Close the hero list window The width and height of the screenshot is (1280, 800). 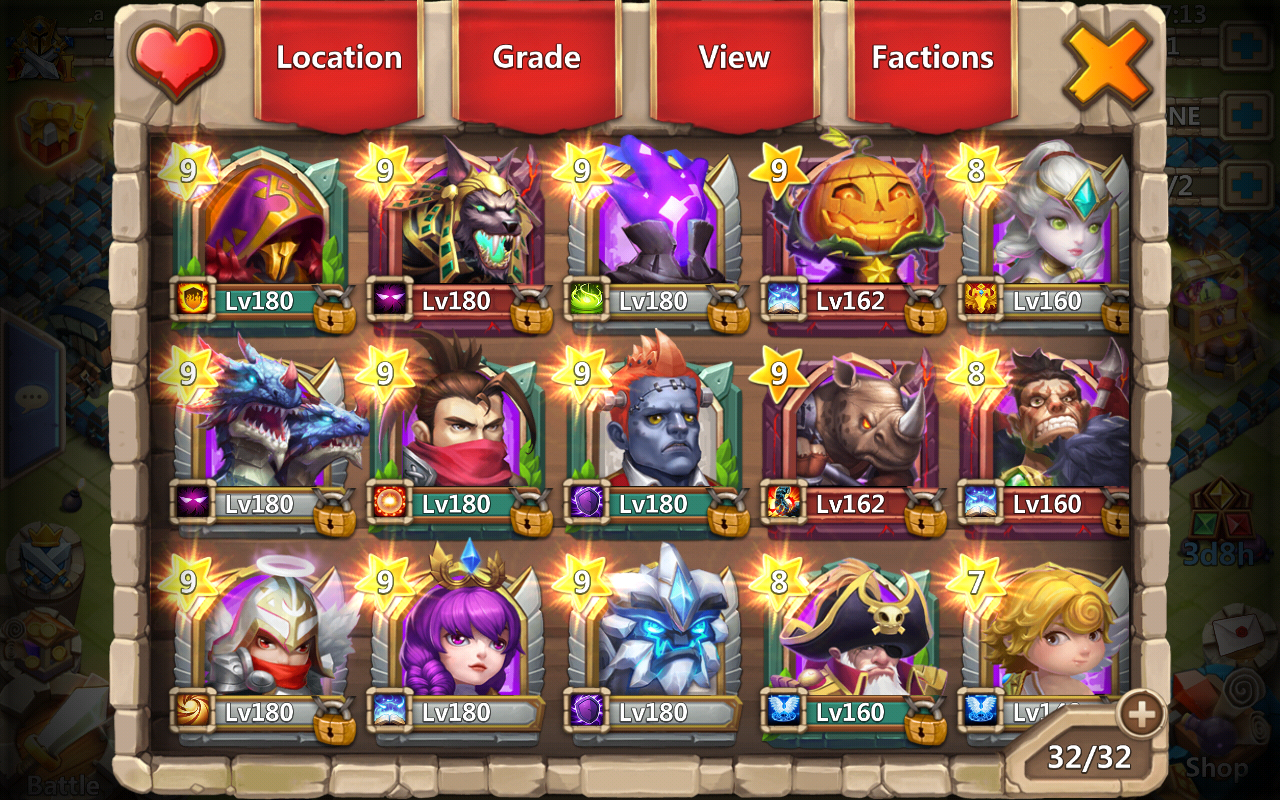tap(1107, 64)
